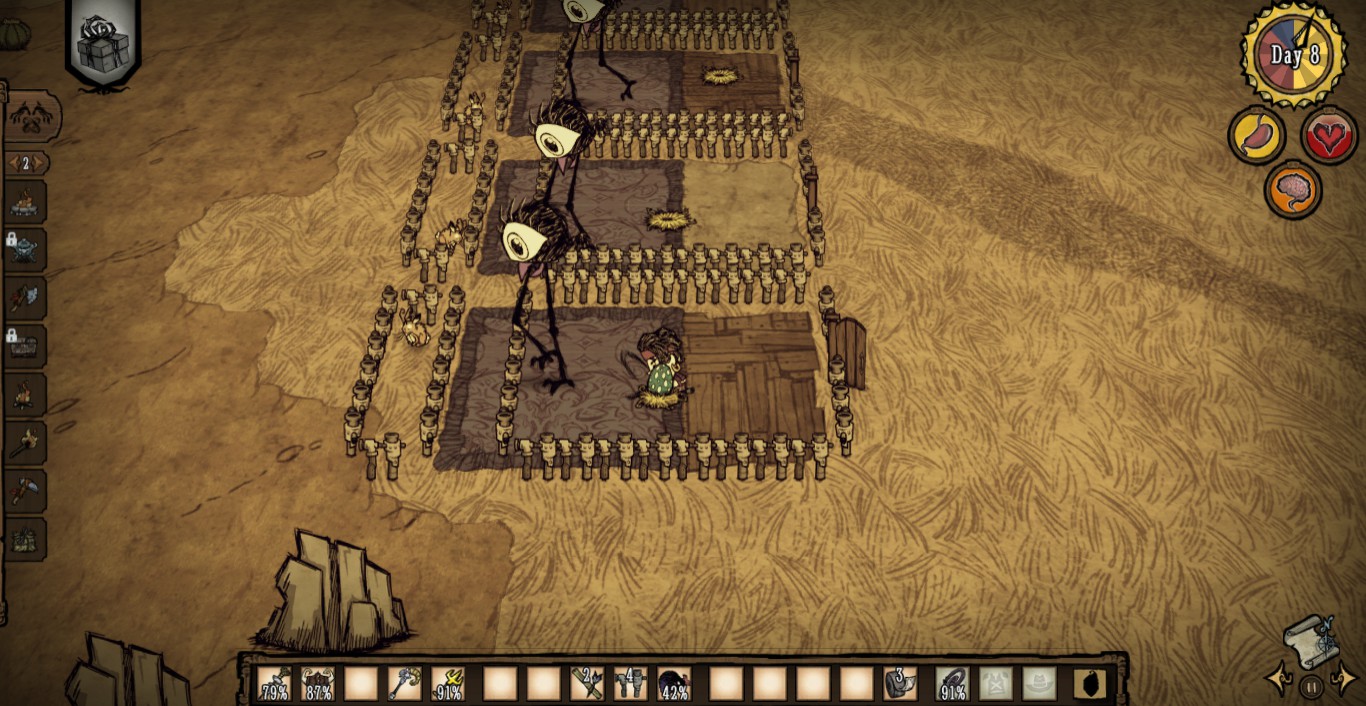Select the inventory item showing 42%
This screenshot has width=1366, height=706.
(674, 684)
